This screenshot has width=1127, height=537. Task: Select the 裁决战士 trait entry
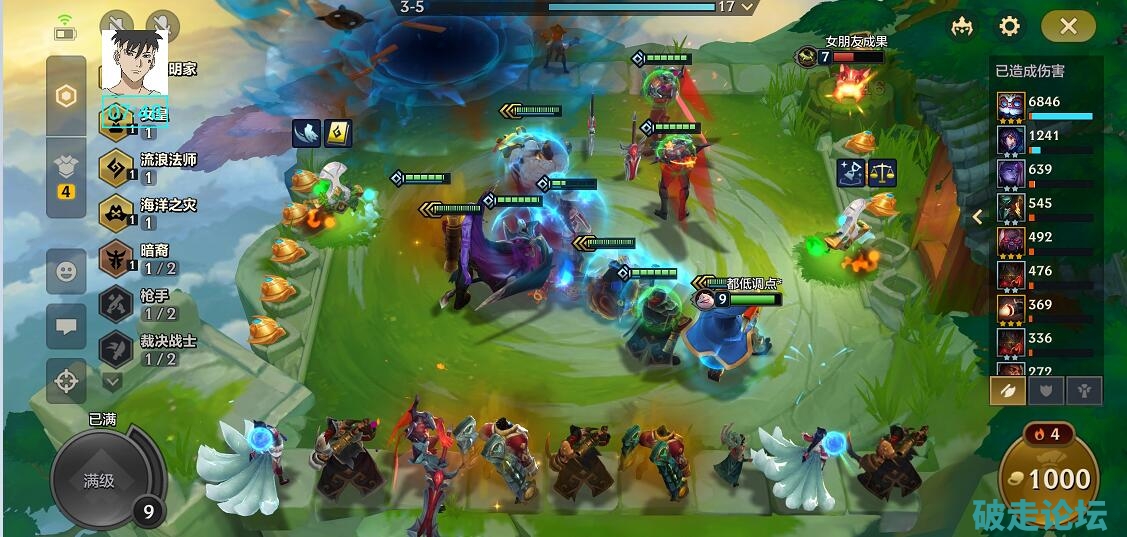[150, 348]
